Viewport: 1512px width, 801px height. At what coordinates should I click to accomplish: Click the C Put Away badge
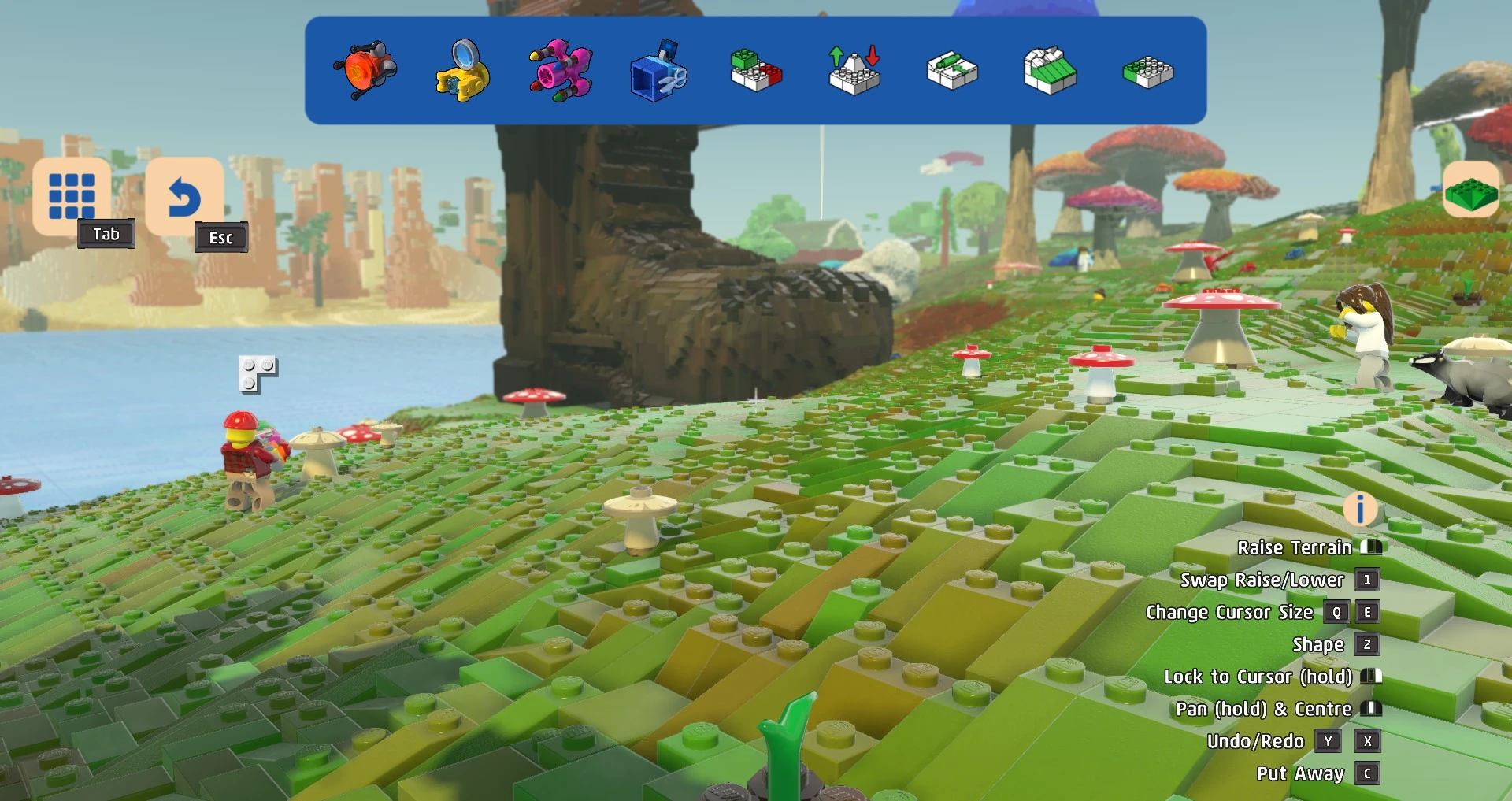1368,773
